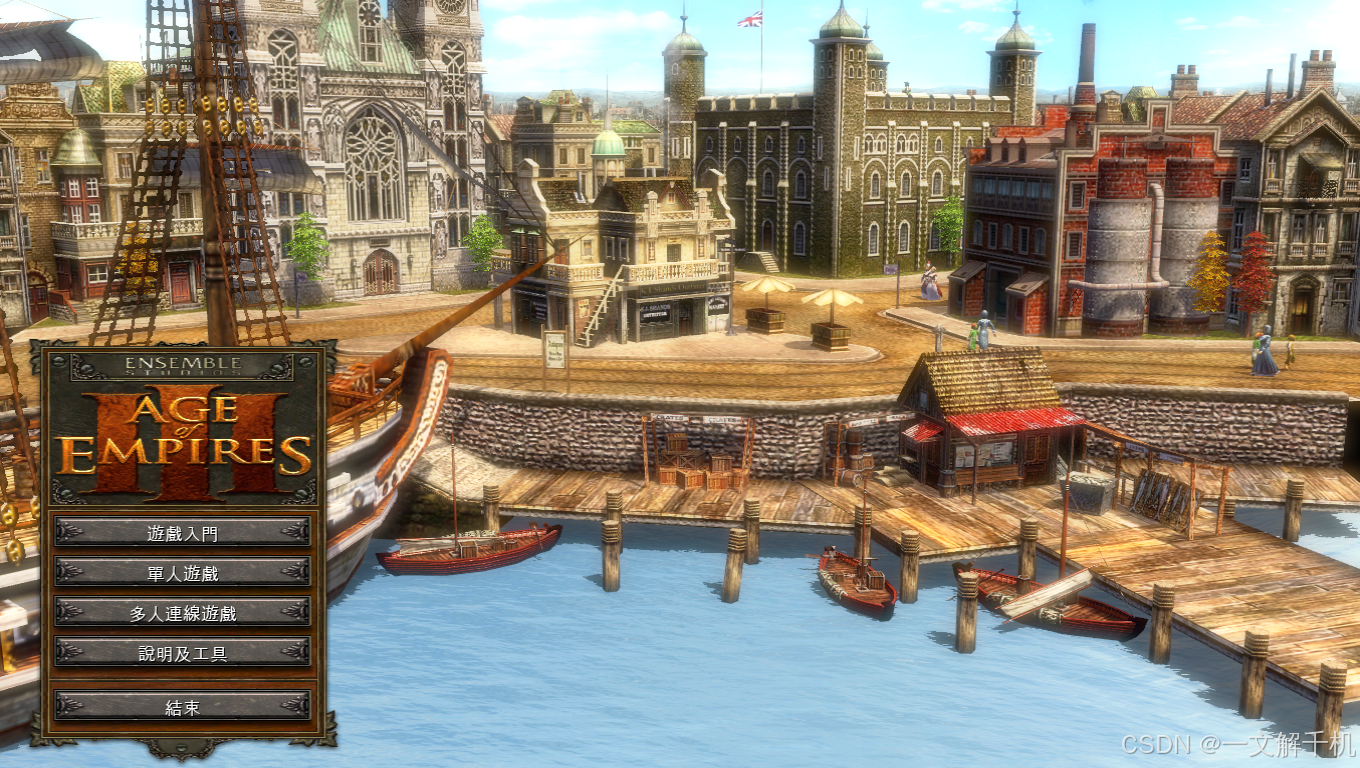Open 說明及工具 help and tools
The image size is (1360, 768).
(182, 653)
